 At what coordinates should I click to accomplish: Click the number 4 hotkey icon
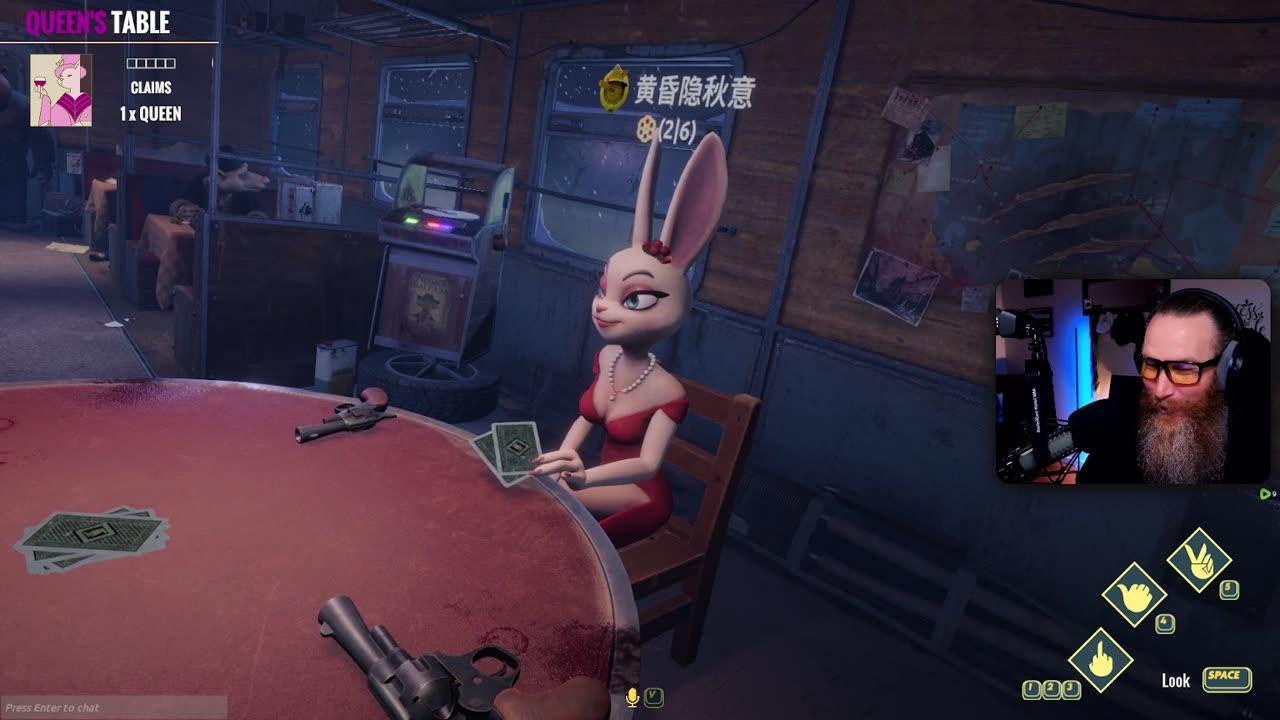[x=1163, y=621]
